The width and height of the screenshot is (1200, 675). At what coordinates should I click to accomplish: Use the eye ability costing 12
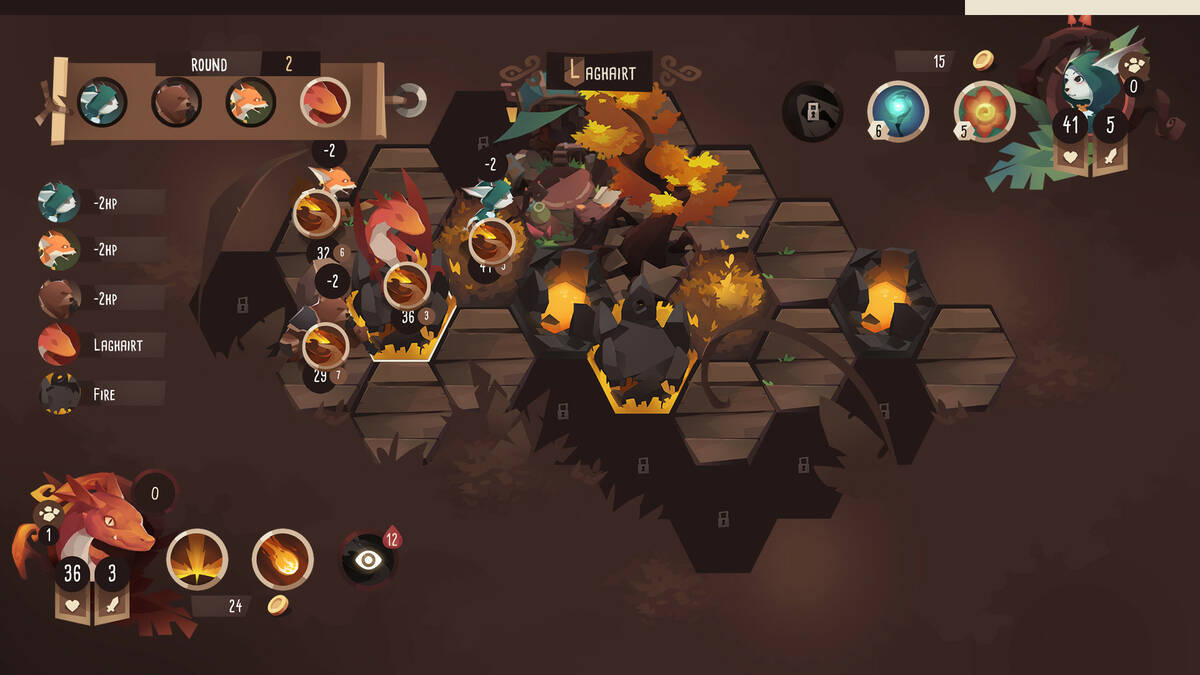(368, 560)
